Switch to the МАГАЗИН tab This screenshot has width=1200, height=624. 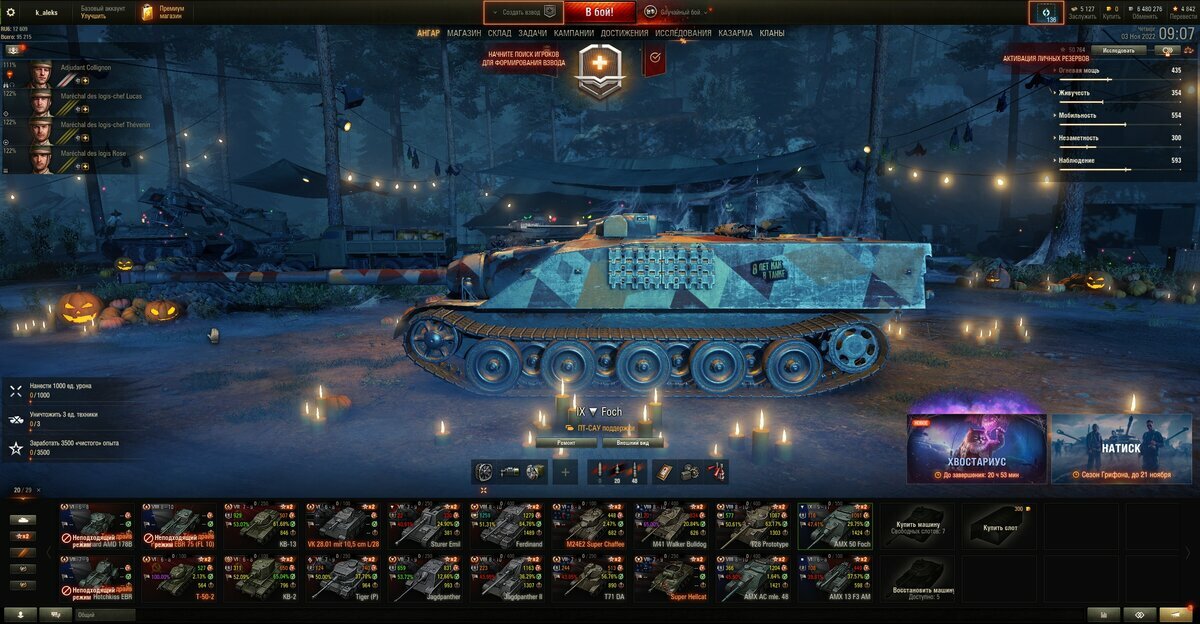point(464,33)
